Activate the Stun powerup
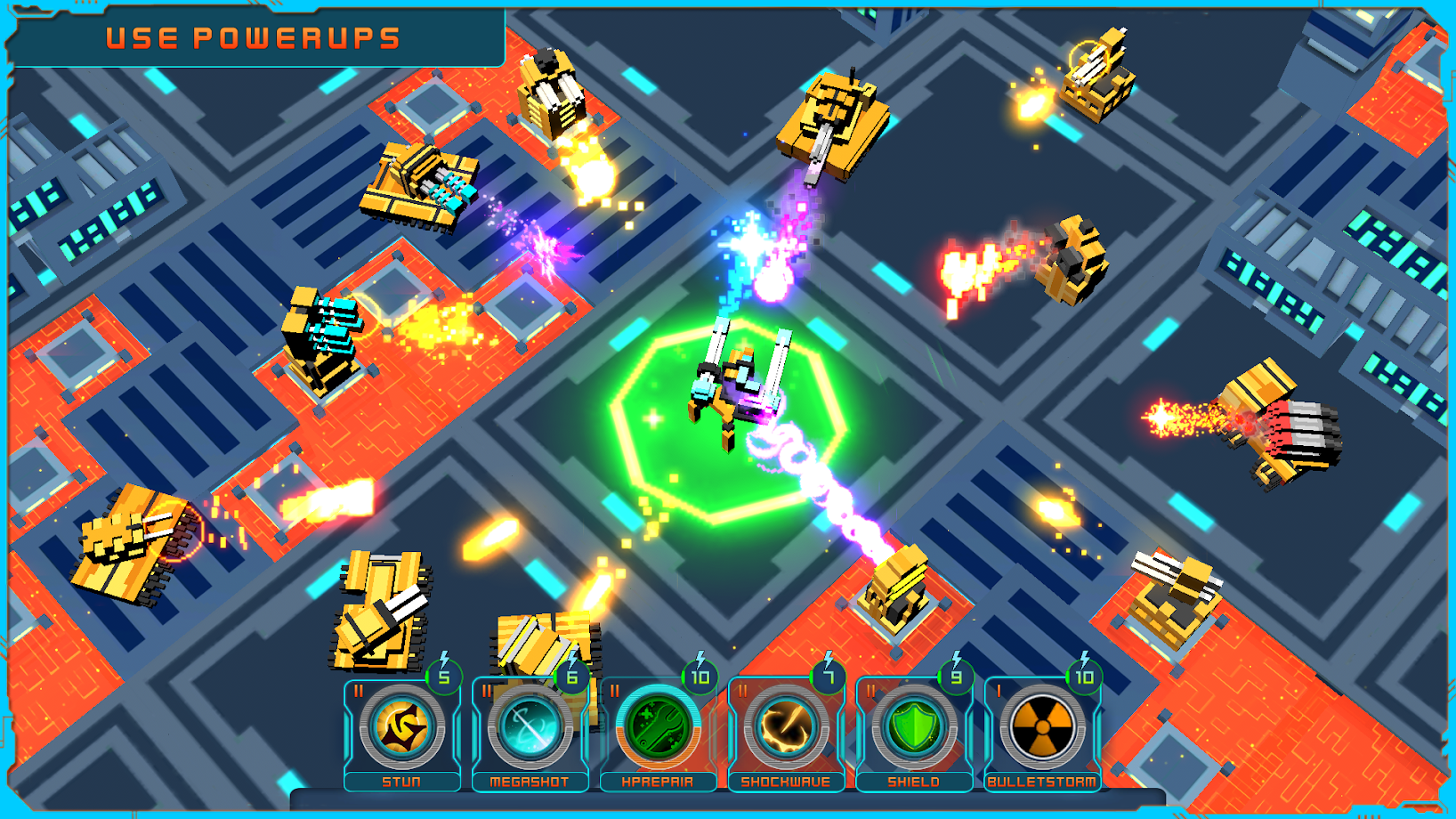1456x819 pixels. [x=402, y=728]
